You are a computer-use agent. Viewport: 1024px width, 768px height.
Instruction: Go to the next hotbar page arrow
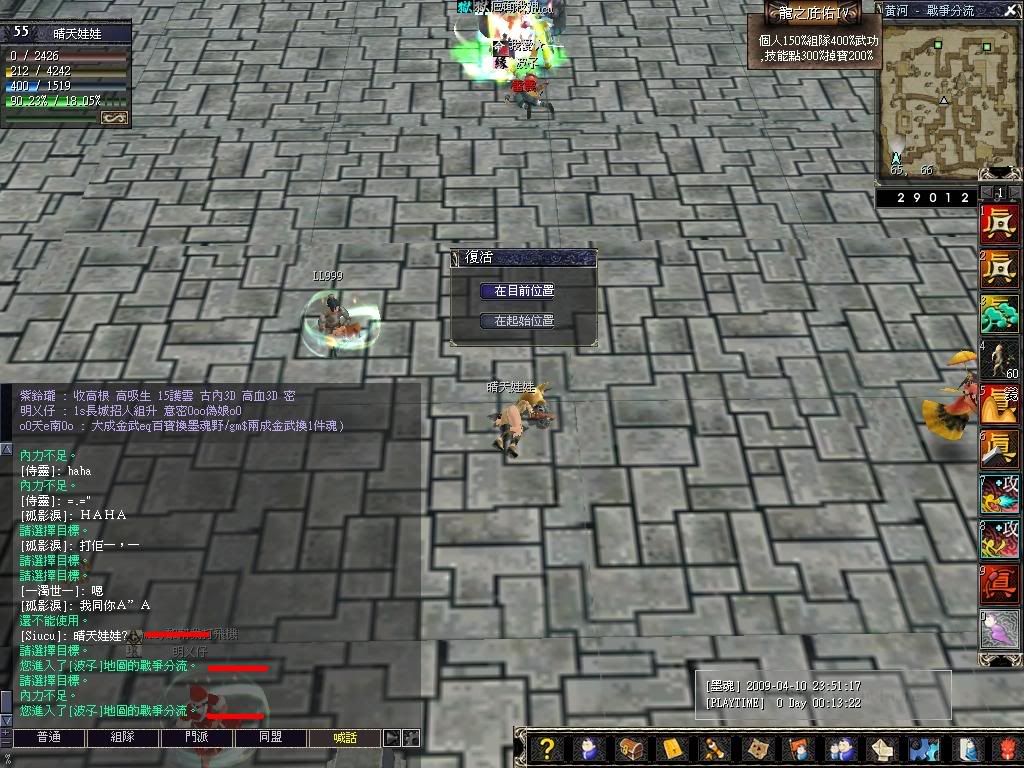[1014, 192]
